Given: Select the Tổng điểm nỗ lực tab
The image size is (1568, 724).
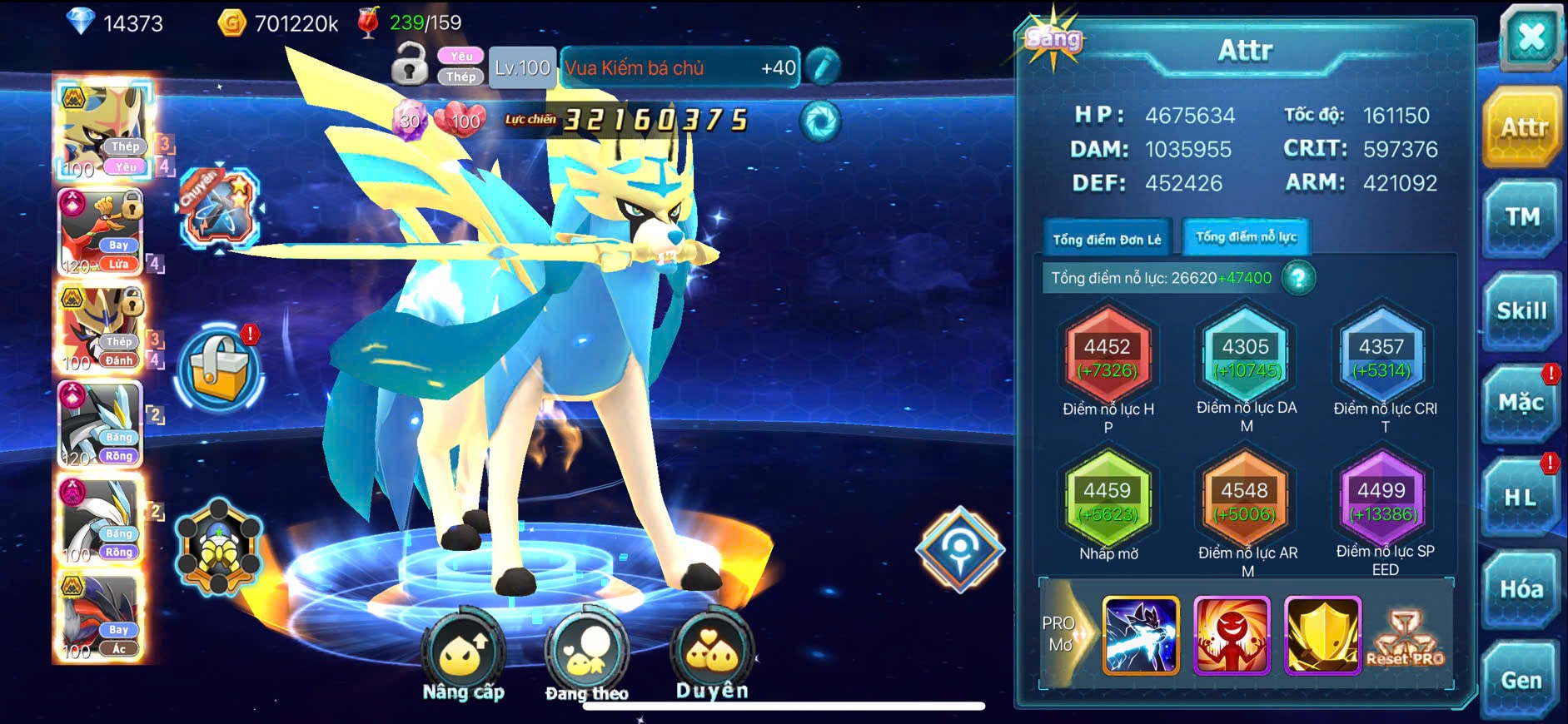Looking at the screenshot, I should click(x=1246, y=237).
